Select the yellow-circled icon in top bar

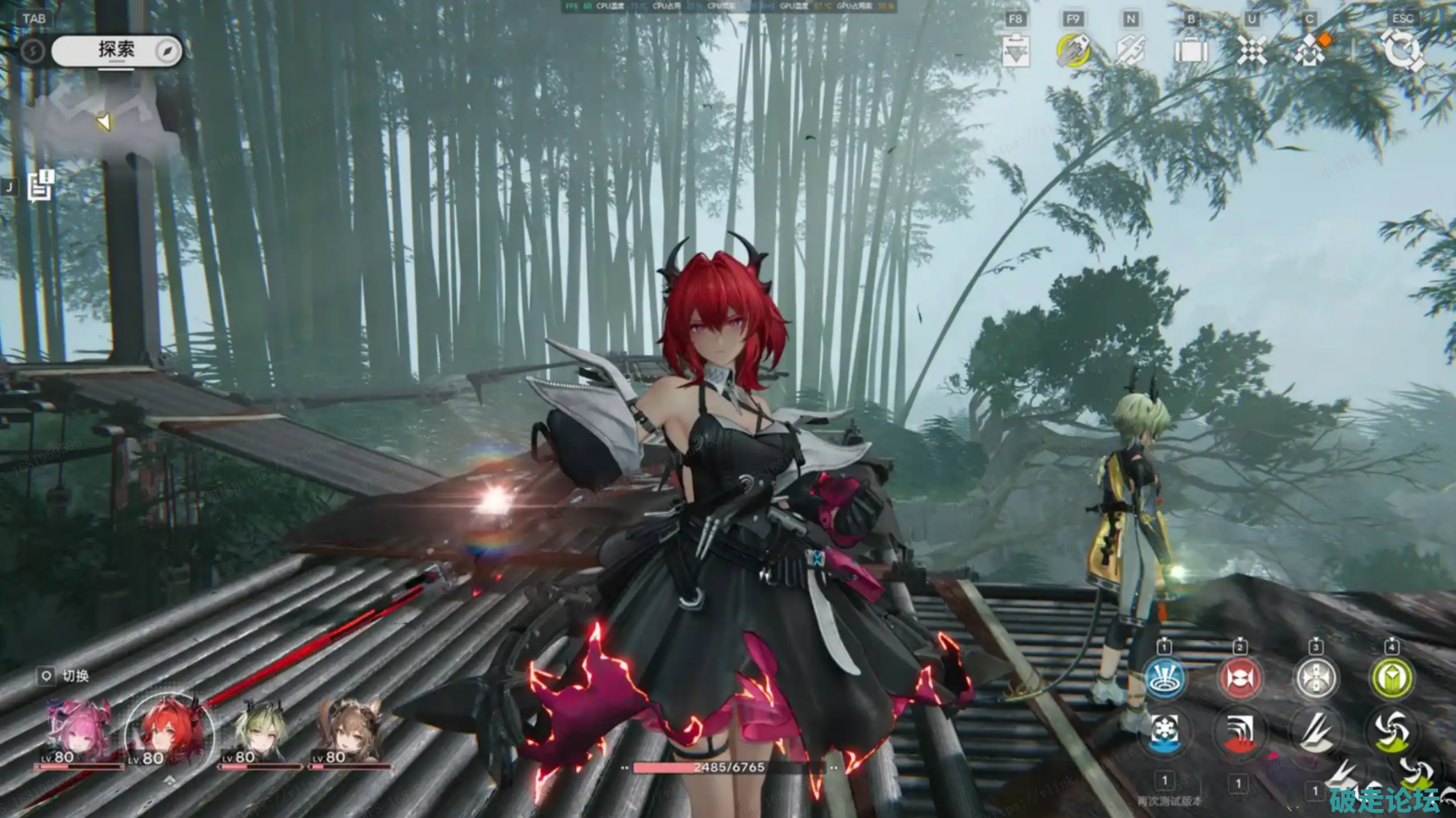[x=1073, y=52]
